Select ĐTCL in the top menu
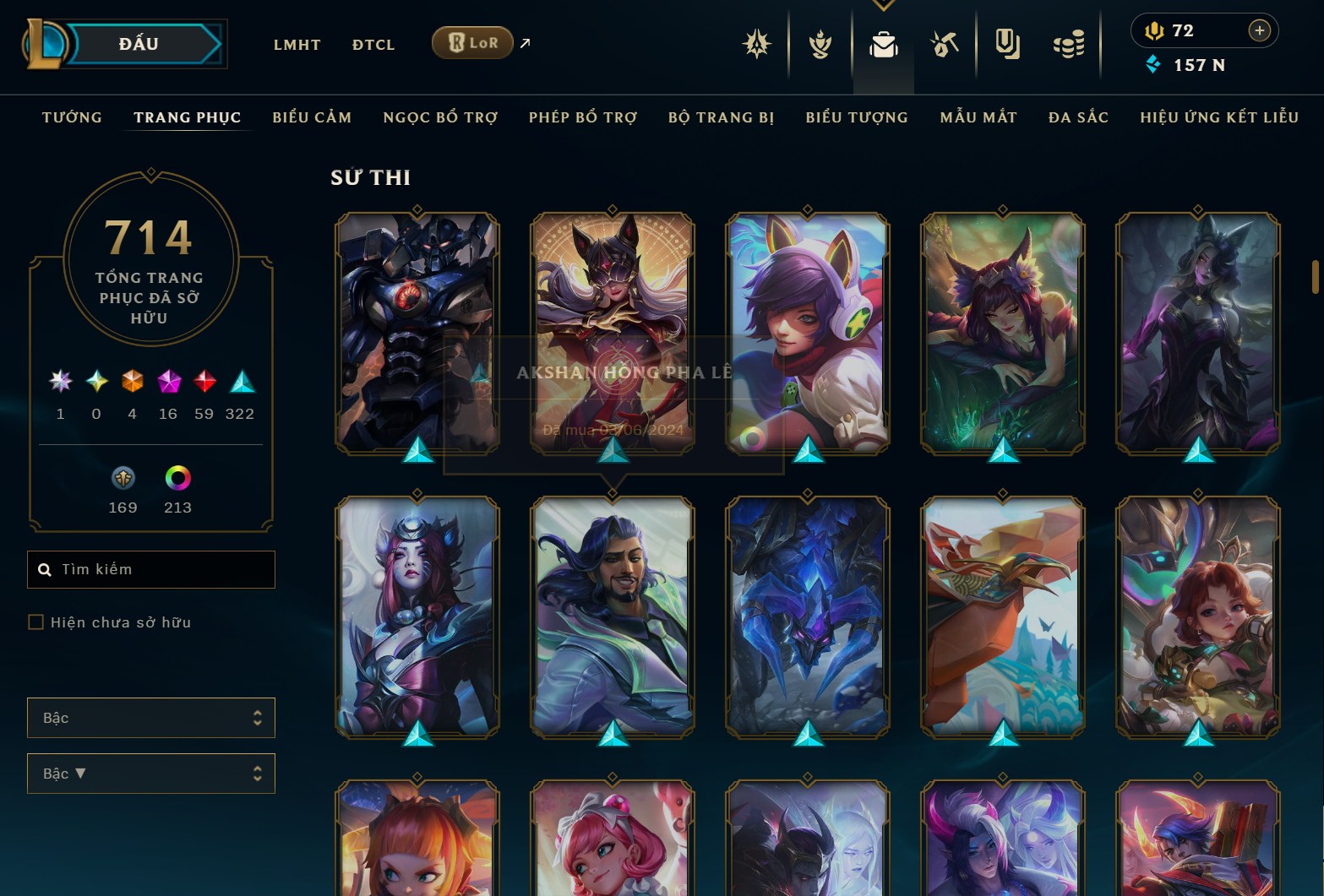This screenshot has width=1324, height=896. tap(373, 45)
